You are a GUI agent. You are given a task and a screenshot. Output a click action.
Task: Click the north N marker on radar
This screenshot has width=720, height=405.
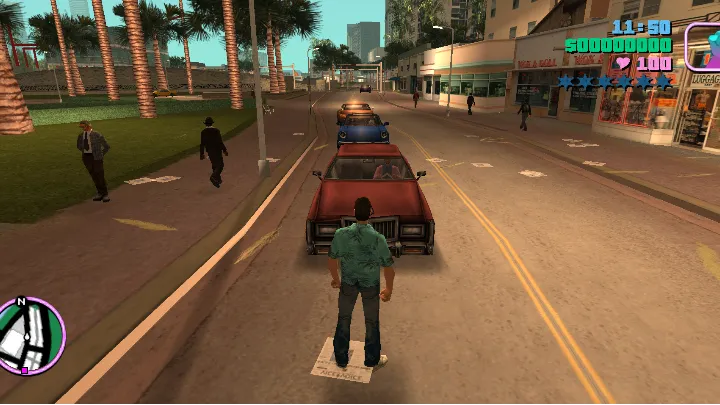[x=22, y=302]
